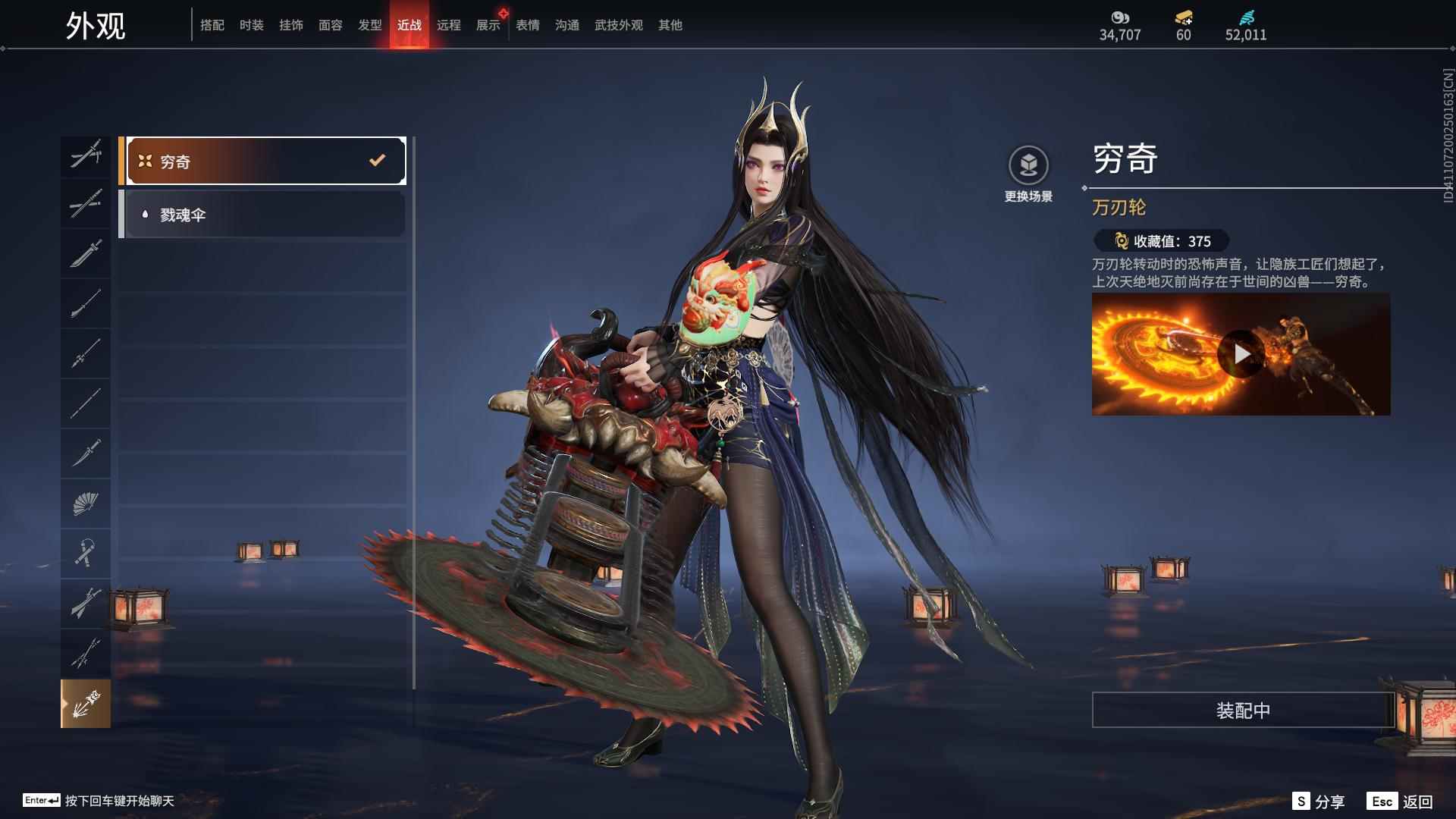Play the 穷奇 preview video
Image resolution: width=1456 pixels, height=819 pixels.
point(1241,354)
